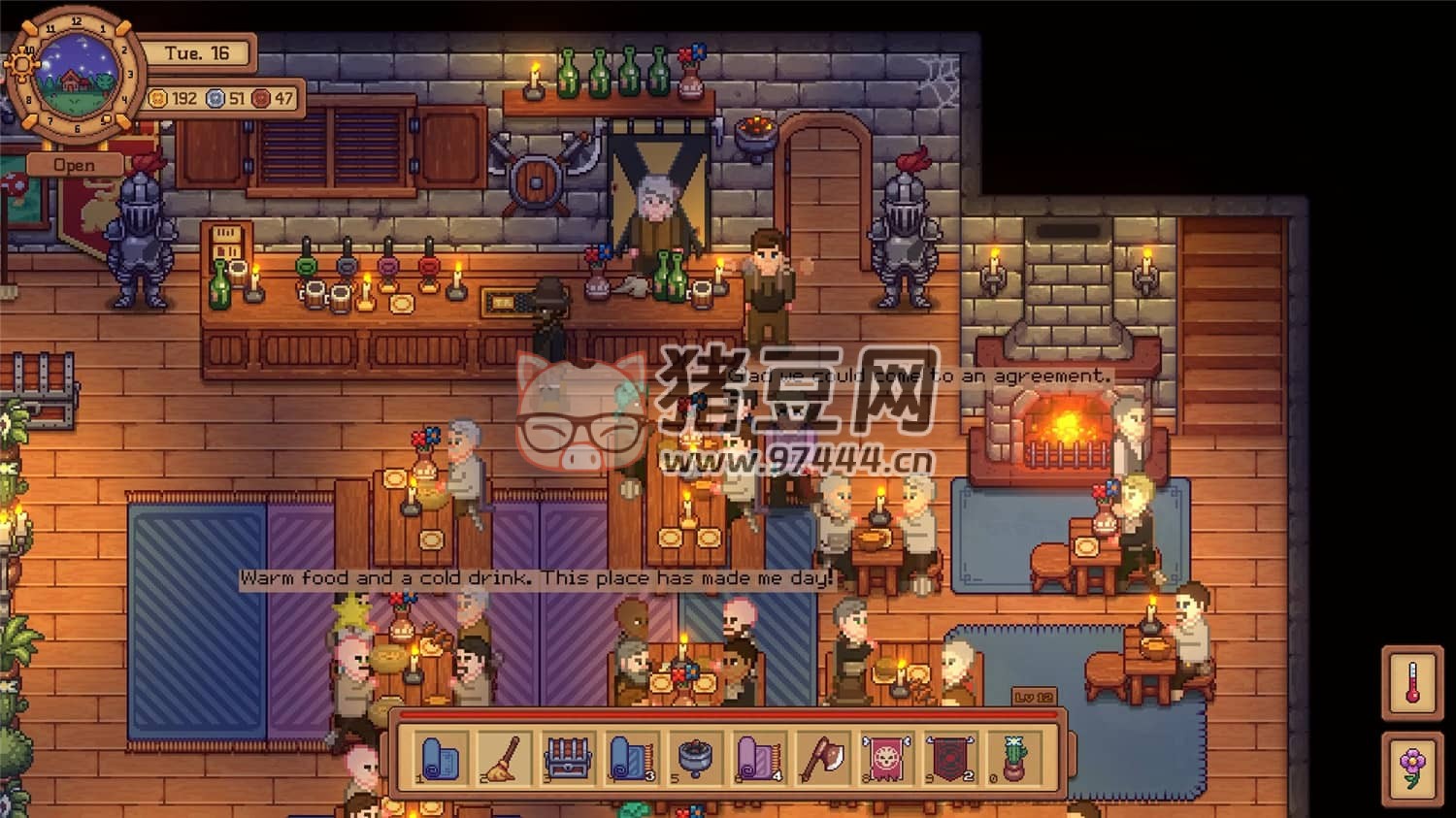Select the treasure chest hotbar slot
This screenshot has width=1456, height=818.
coord(569,758)
